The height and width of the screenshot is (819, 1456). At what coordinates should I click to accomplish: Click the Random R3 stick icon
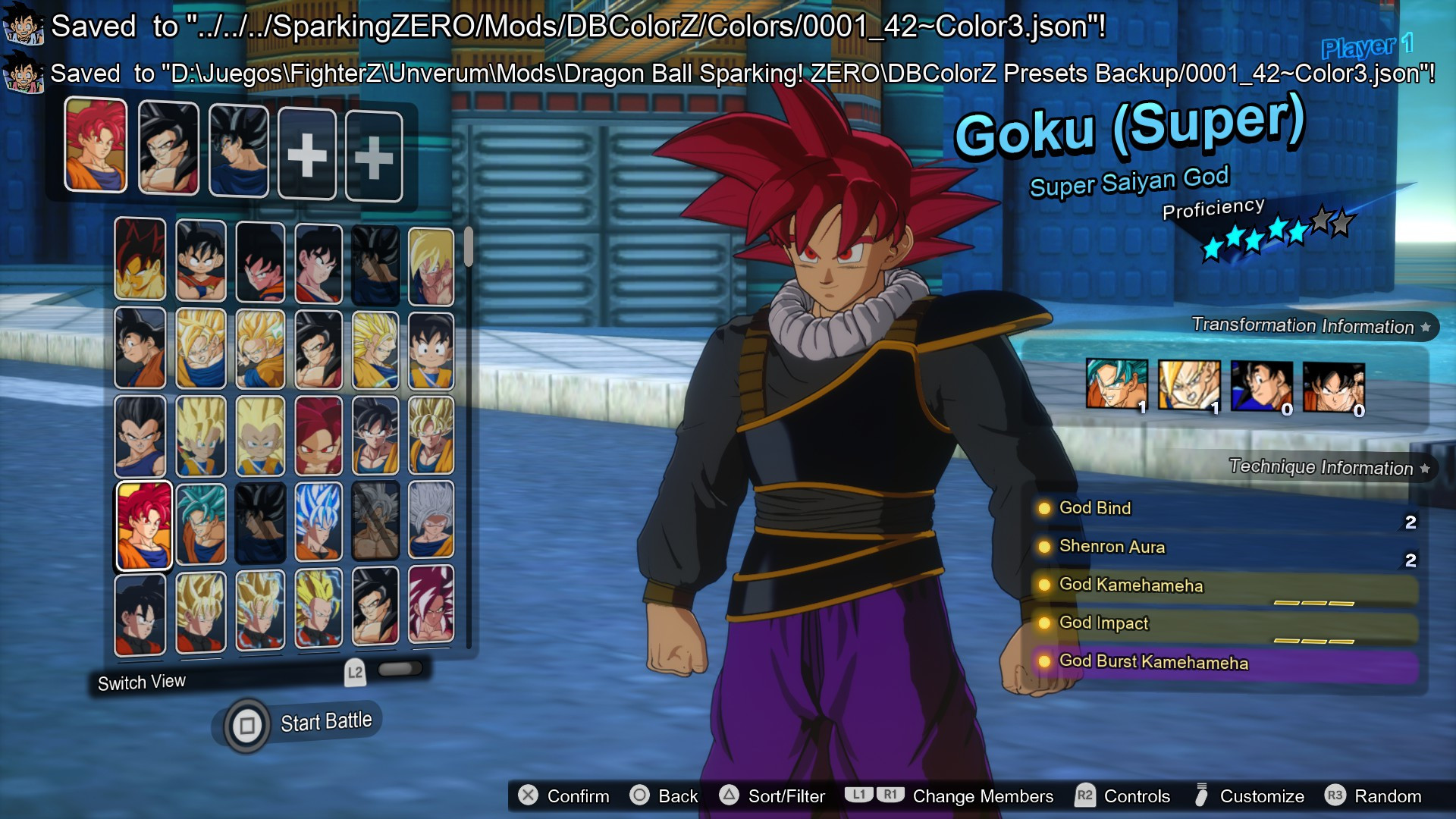1335,796
